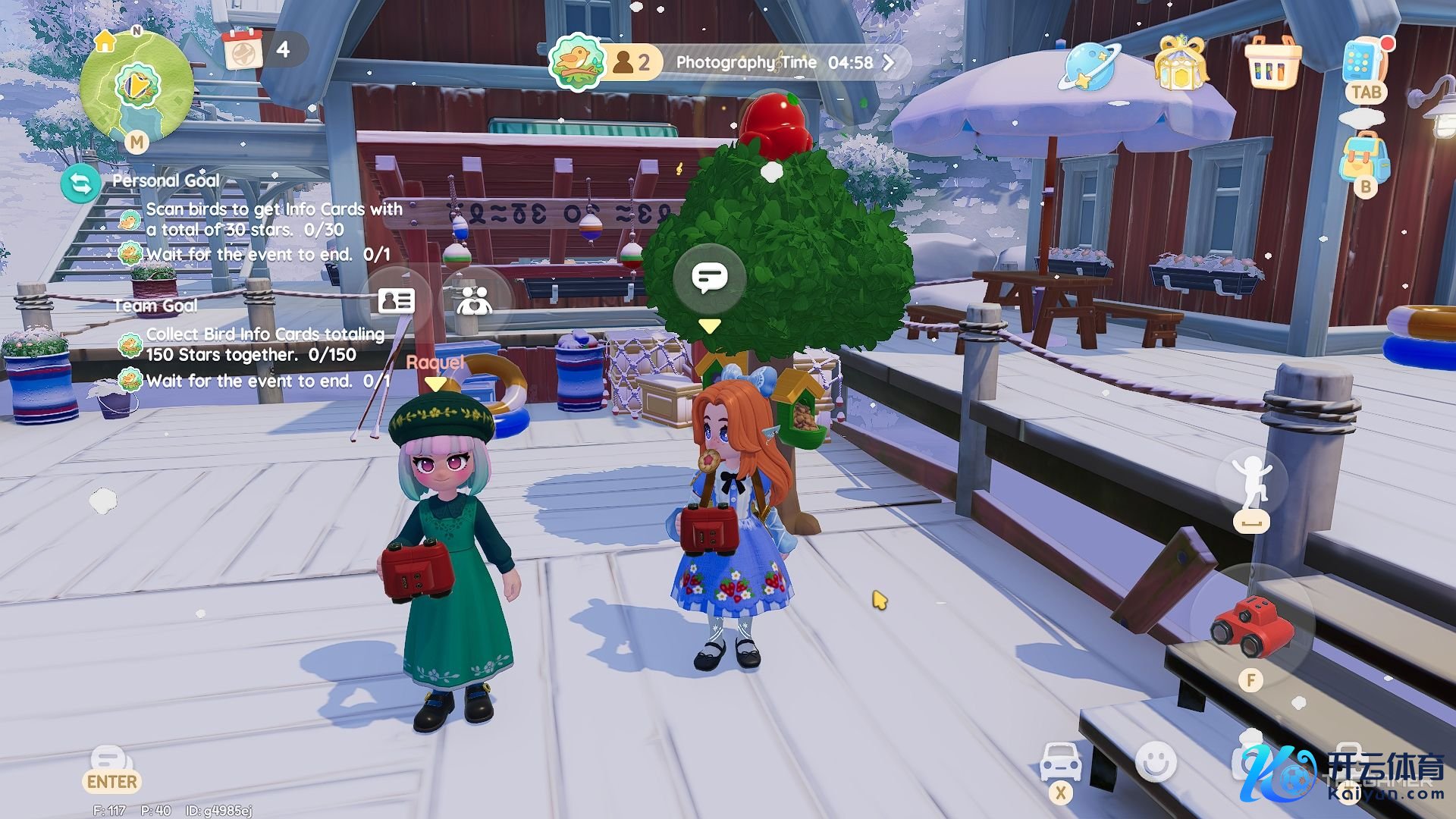
Task: Open the phone menu icon
Action: coord(1363,61)
